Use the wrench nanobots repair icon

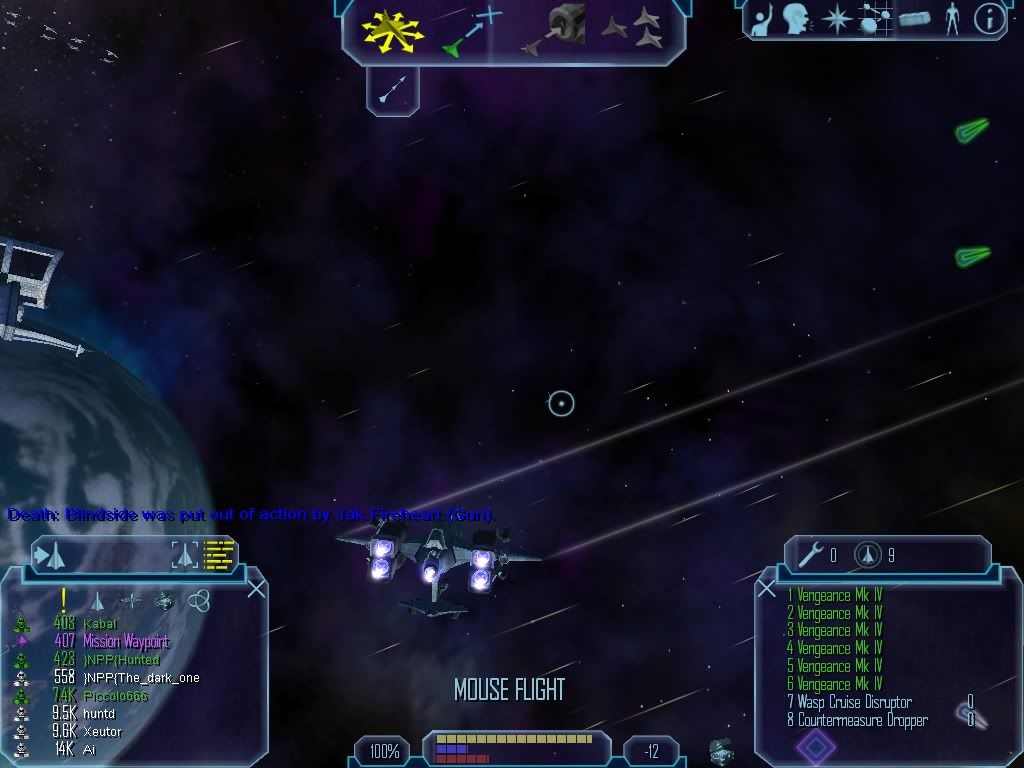(812, 555)
